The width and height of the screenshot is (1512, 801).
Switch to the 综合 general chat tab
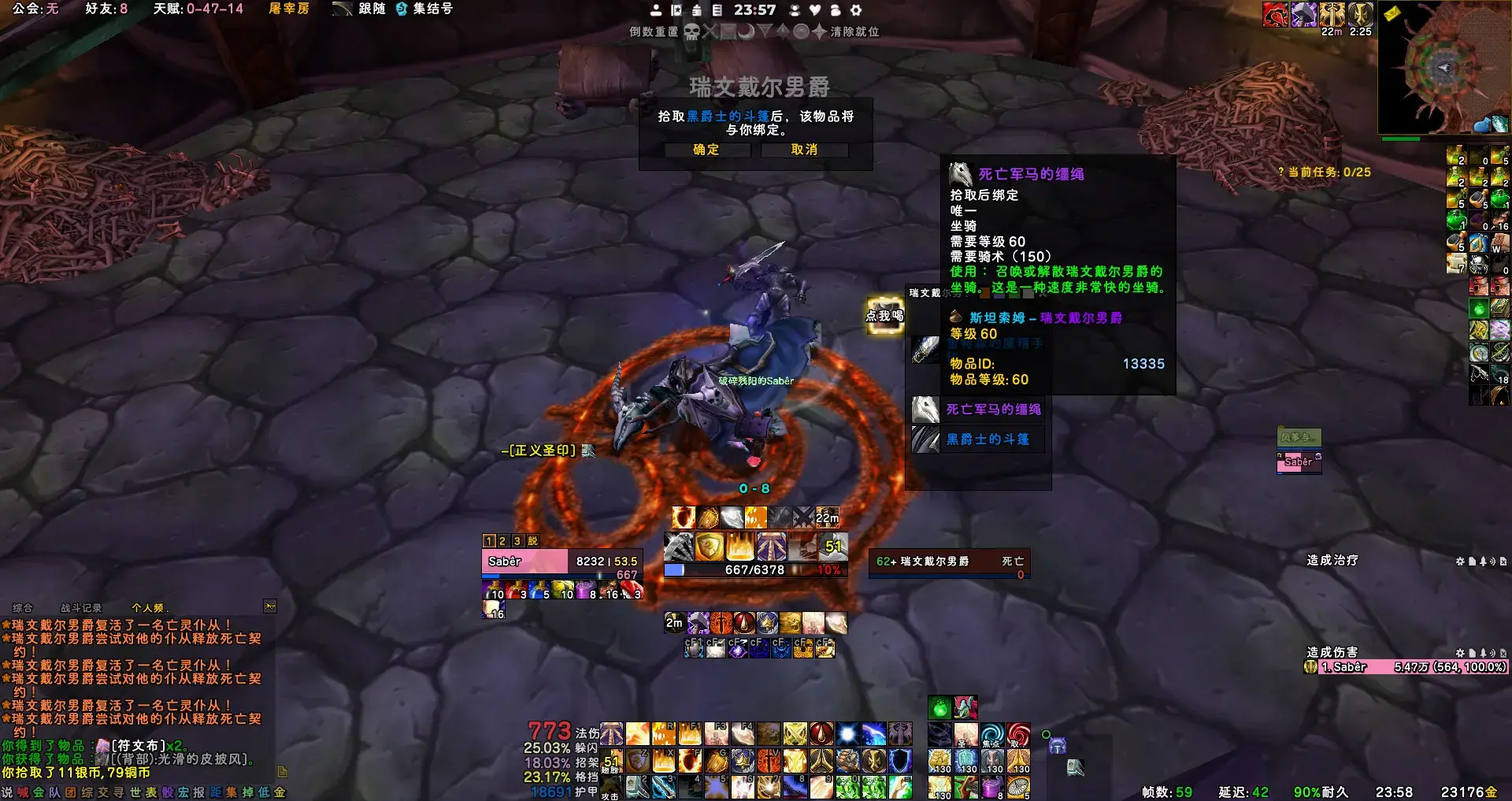(x=23, y=608)
